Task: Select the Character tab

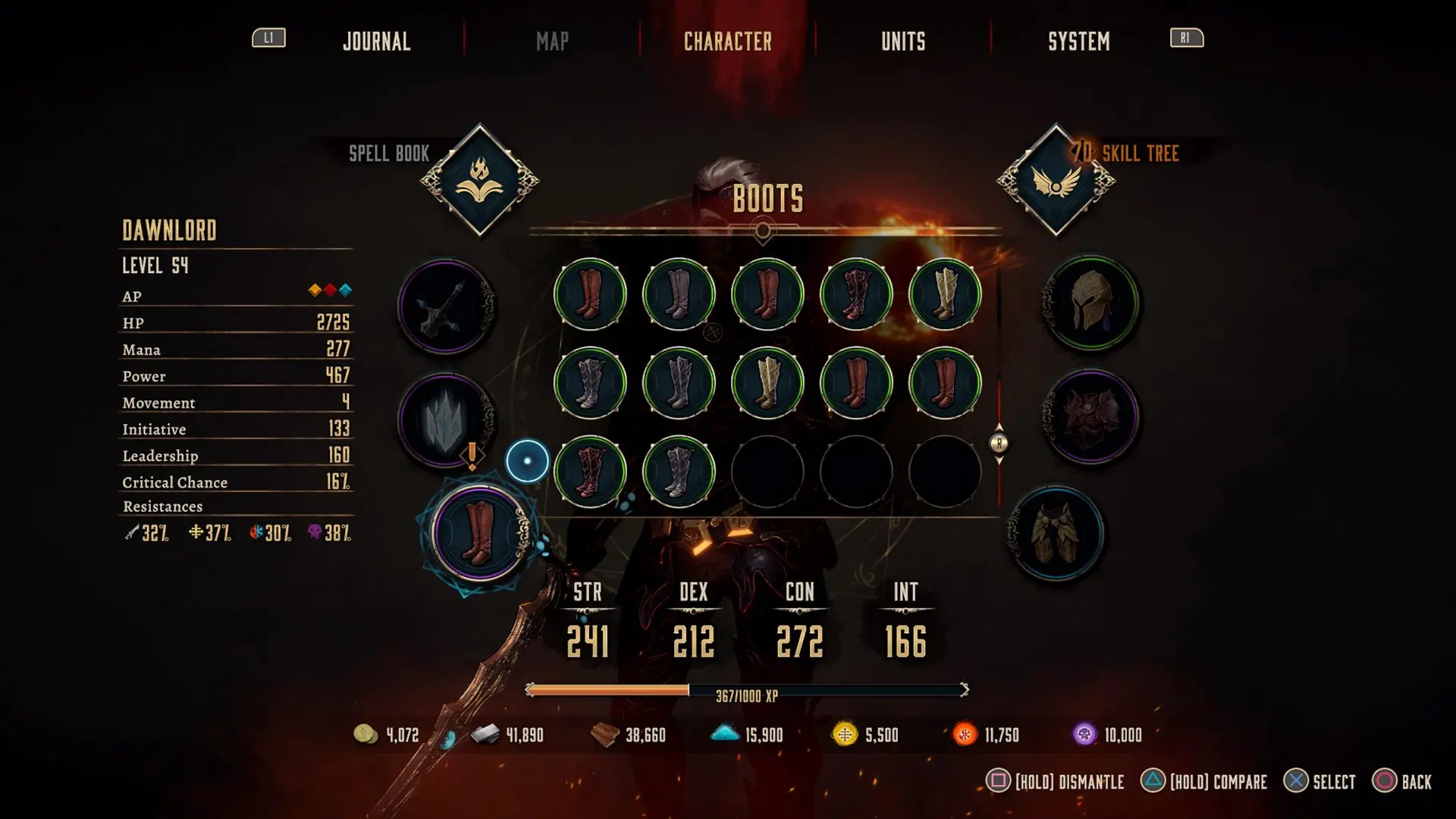Action: [727, 41]
